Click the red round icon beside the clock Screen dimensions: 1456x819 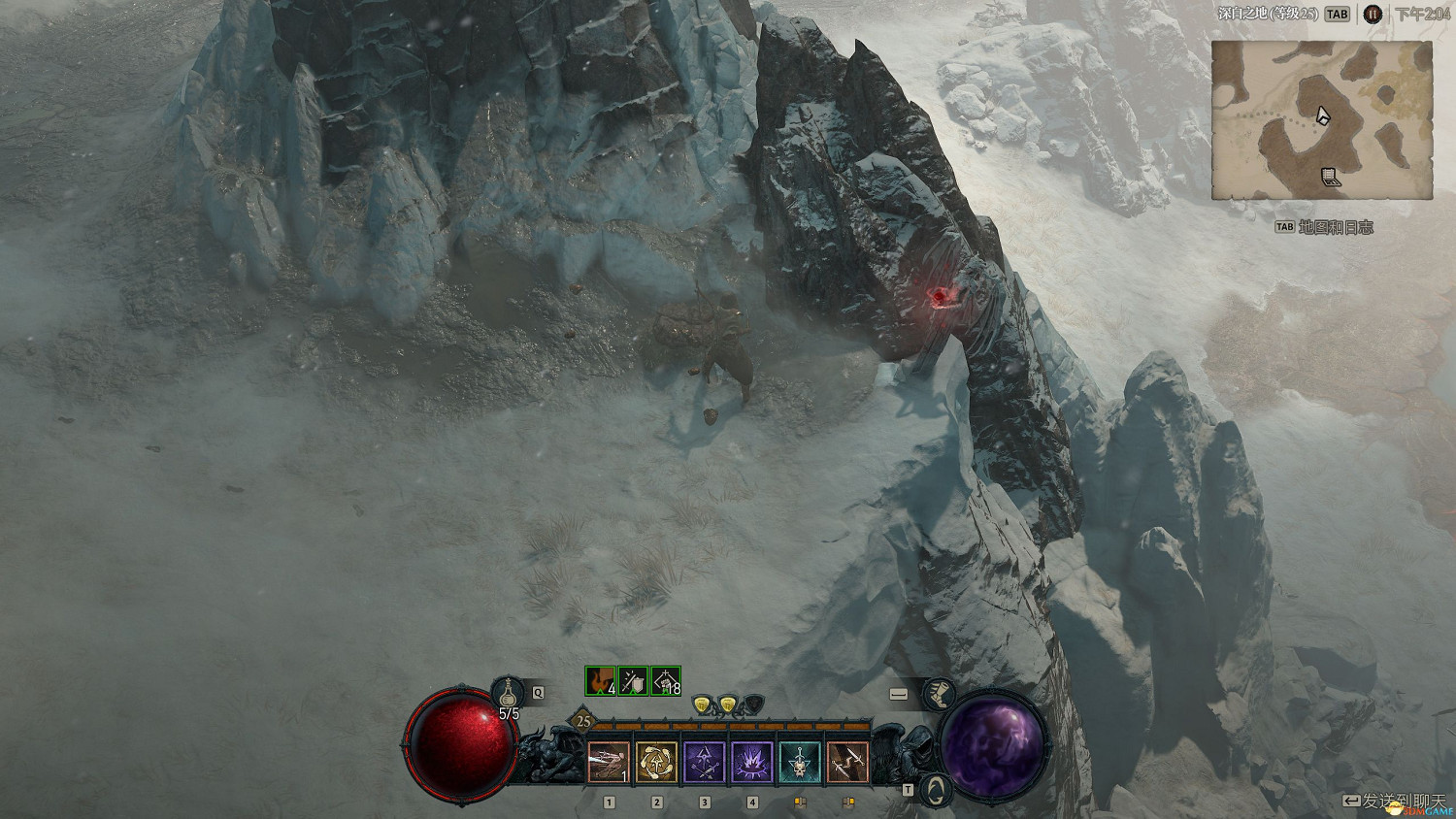pos(1372,14)
